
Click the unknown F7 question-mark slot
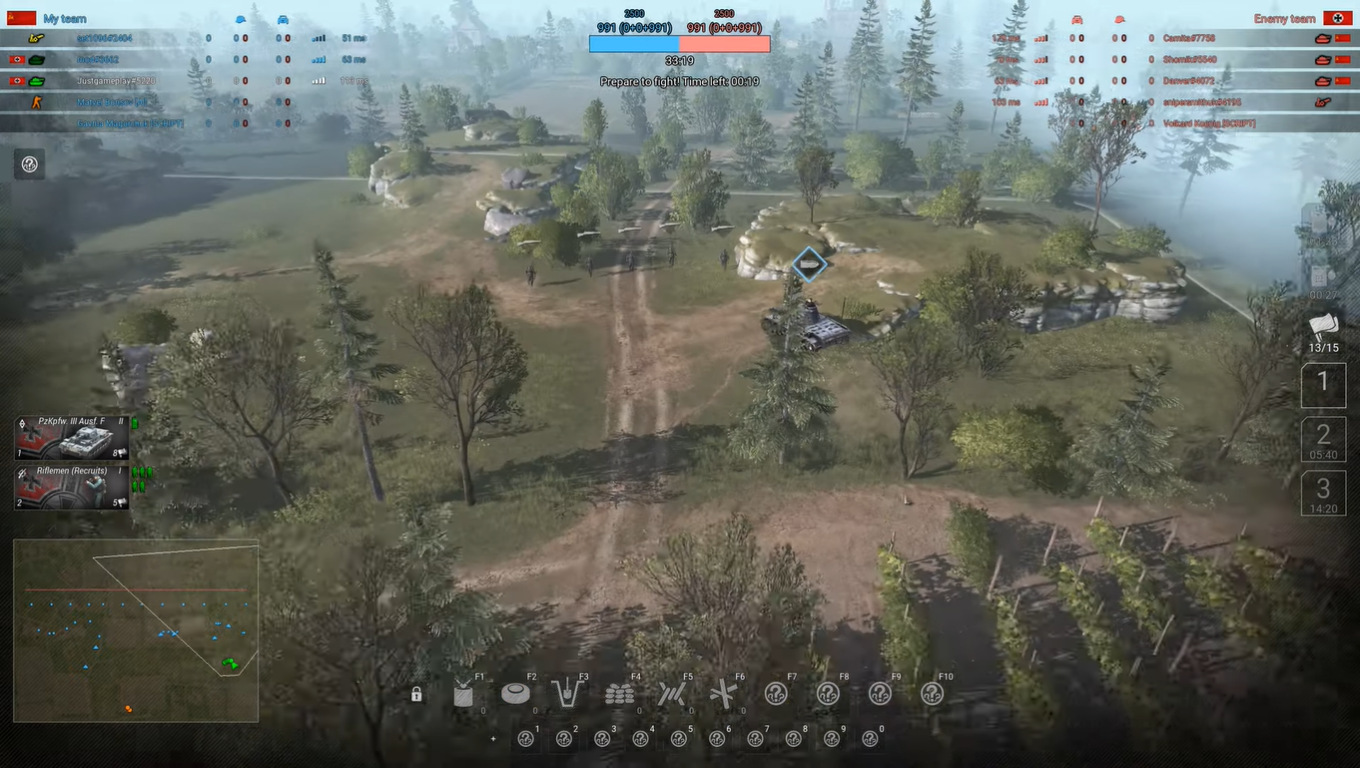(778, 692)
